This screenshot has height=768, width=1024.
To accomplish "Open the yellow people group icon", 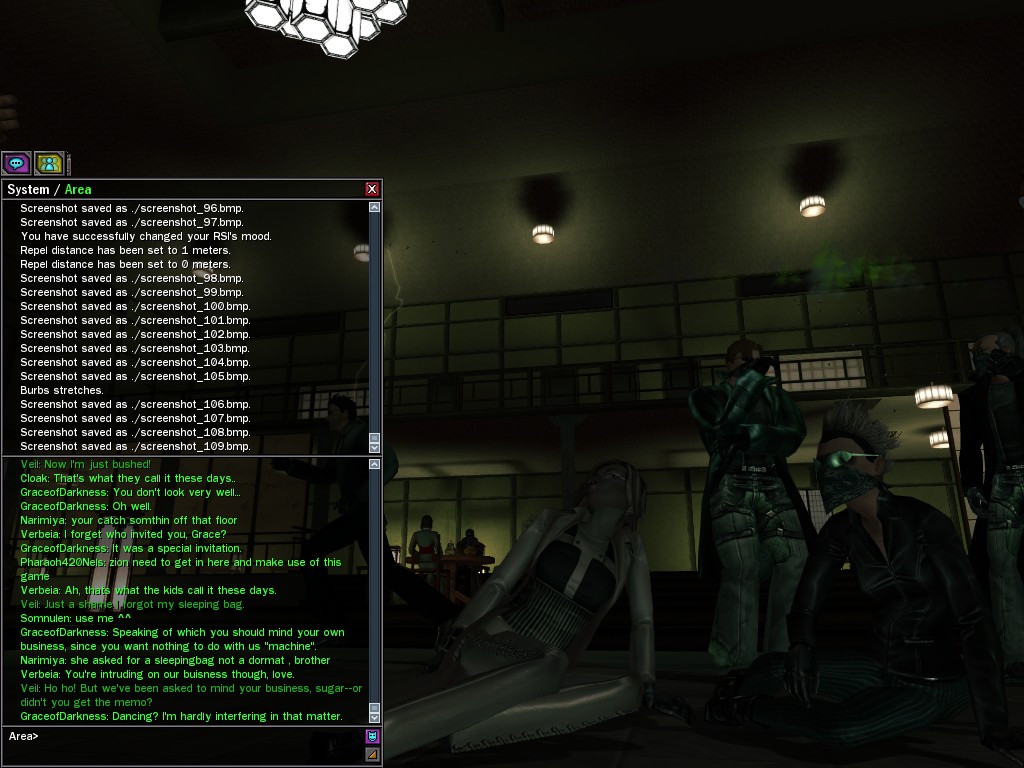I will click(49, 163).
